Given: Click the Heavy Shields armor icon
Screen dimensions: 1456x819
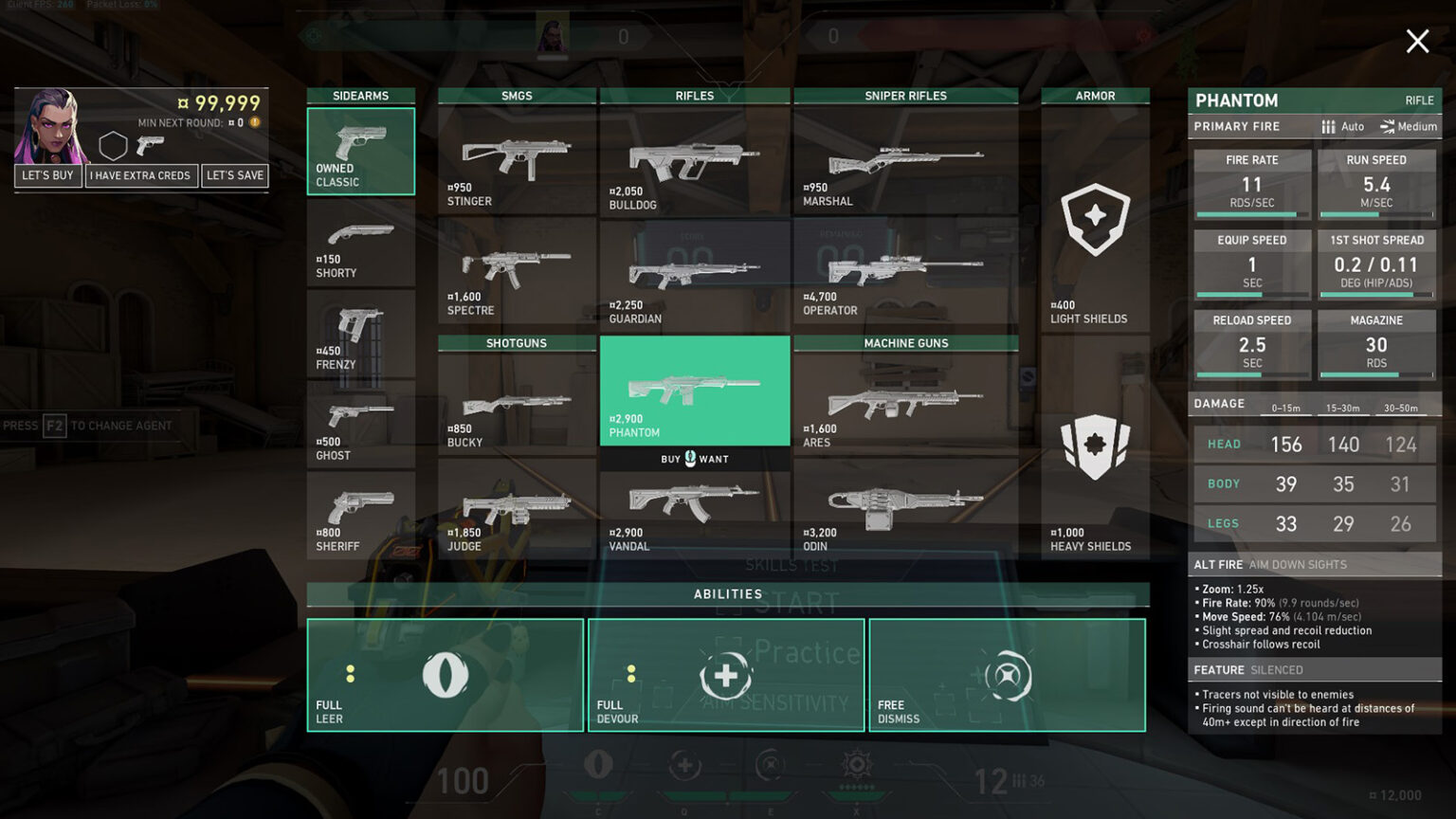Looking at the screenshot, I should pos(1095,452).
